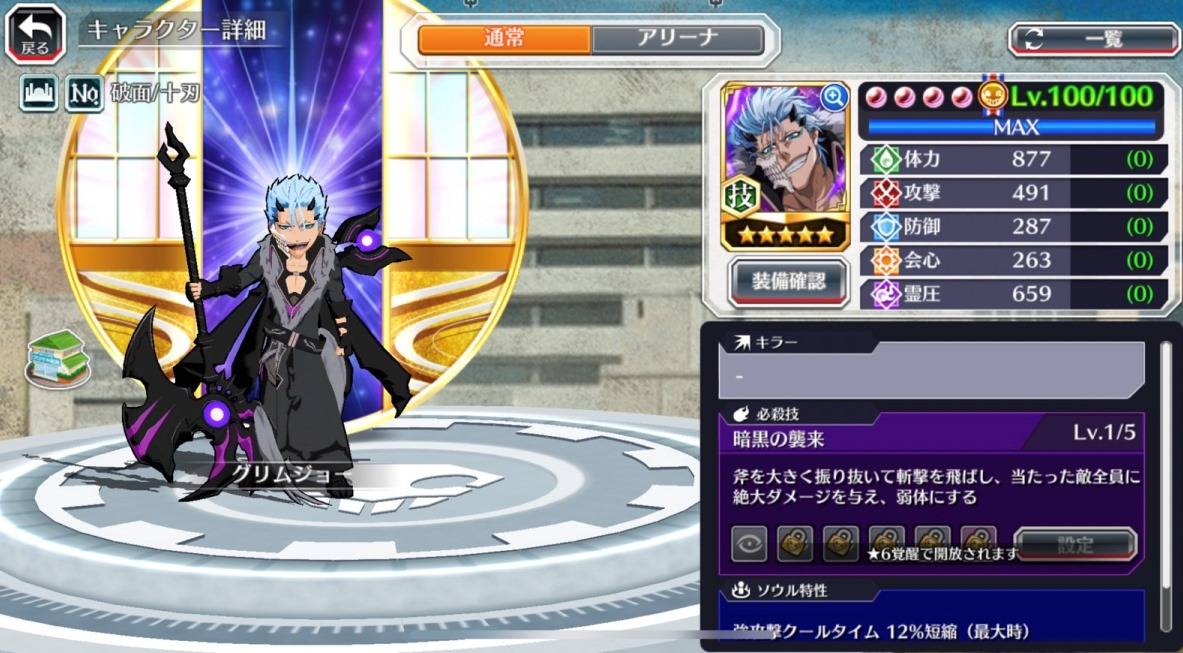1183x653 pixels.
Task: Toggle the eye icon in special move panel
Action: click(749, 544)
